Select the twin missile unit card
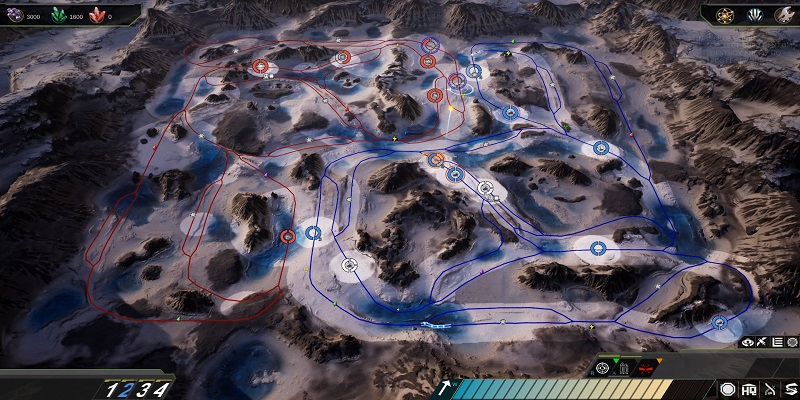The image size is (800, 400). 624,368
